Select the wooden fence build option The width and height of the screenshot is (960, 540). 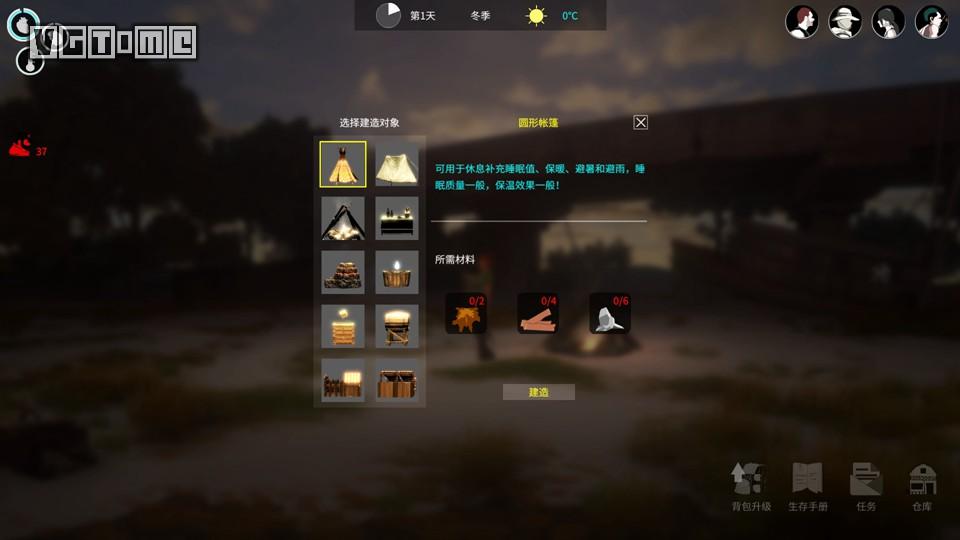[343, 380]
